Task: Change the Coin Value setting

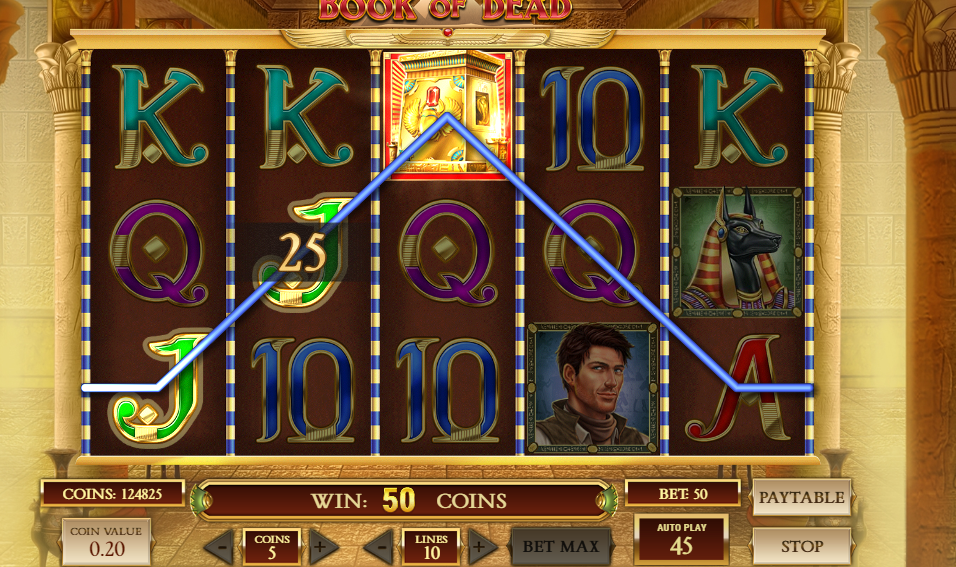Action: pyautogui.click(x=106, y=541)
